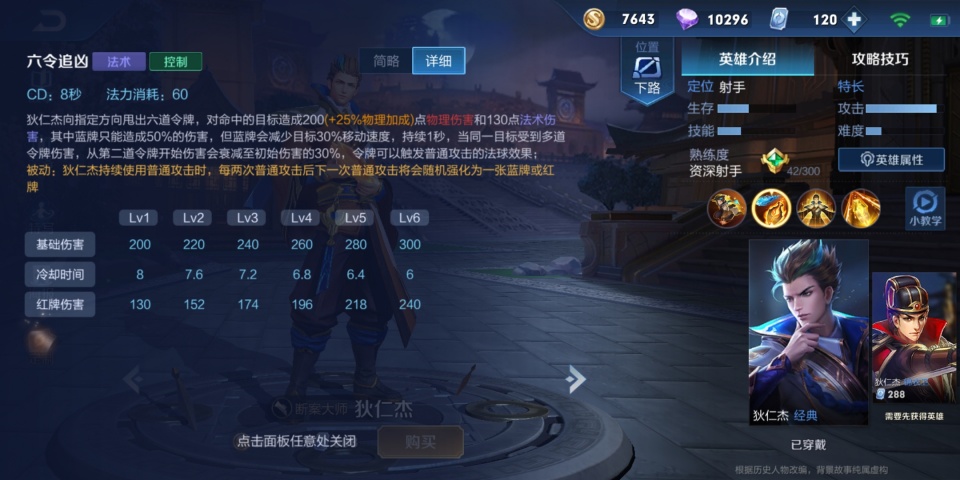Tap the purple diamond currency icon
The height and width of the screenshot is (480, 960).
pyautogui.click(x=688, y=19)
